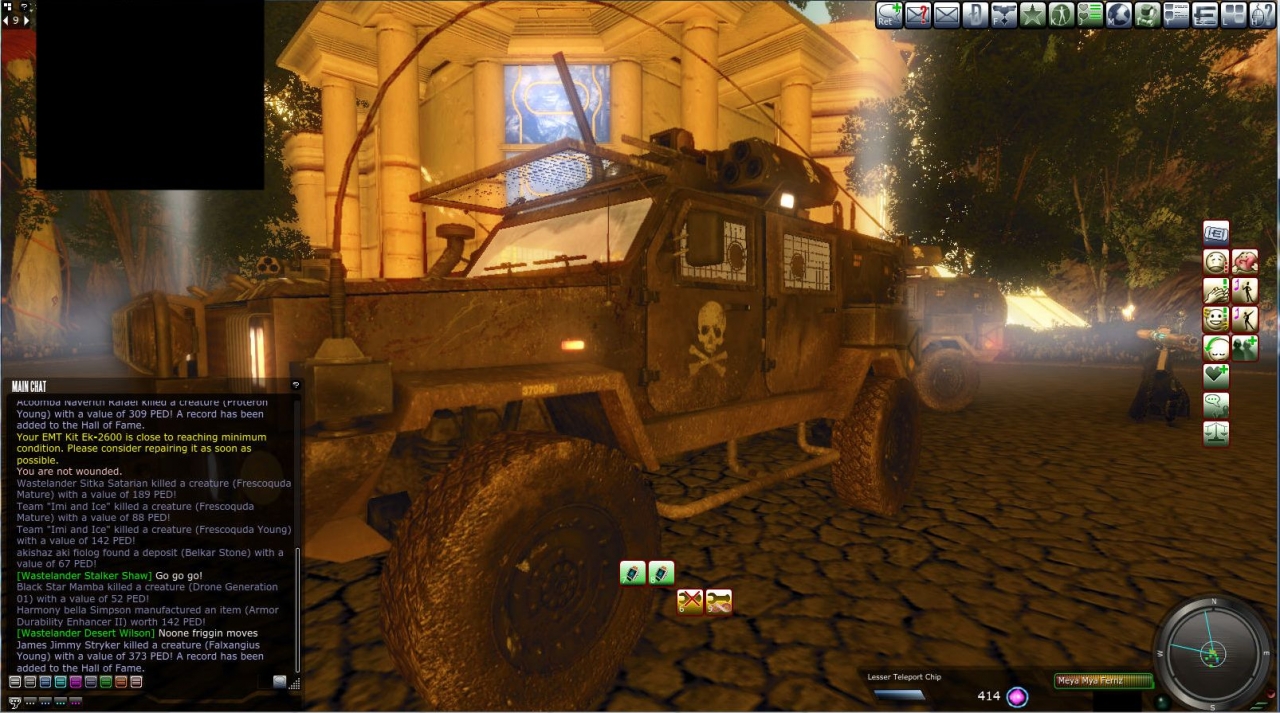Image resolution: width=1280 pixels, height=713 pixels.
Task: Select the green chat channel filter
Action: pos(106,682)
